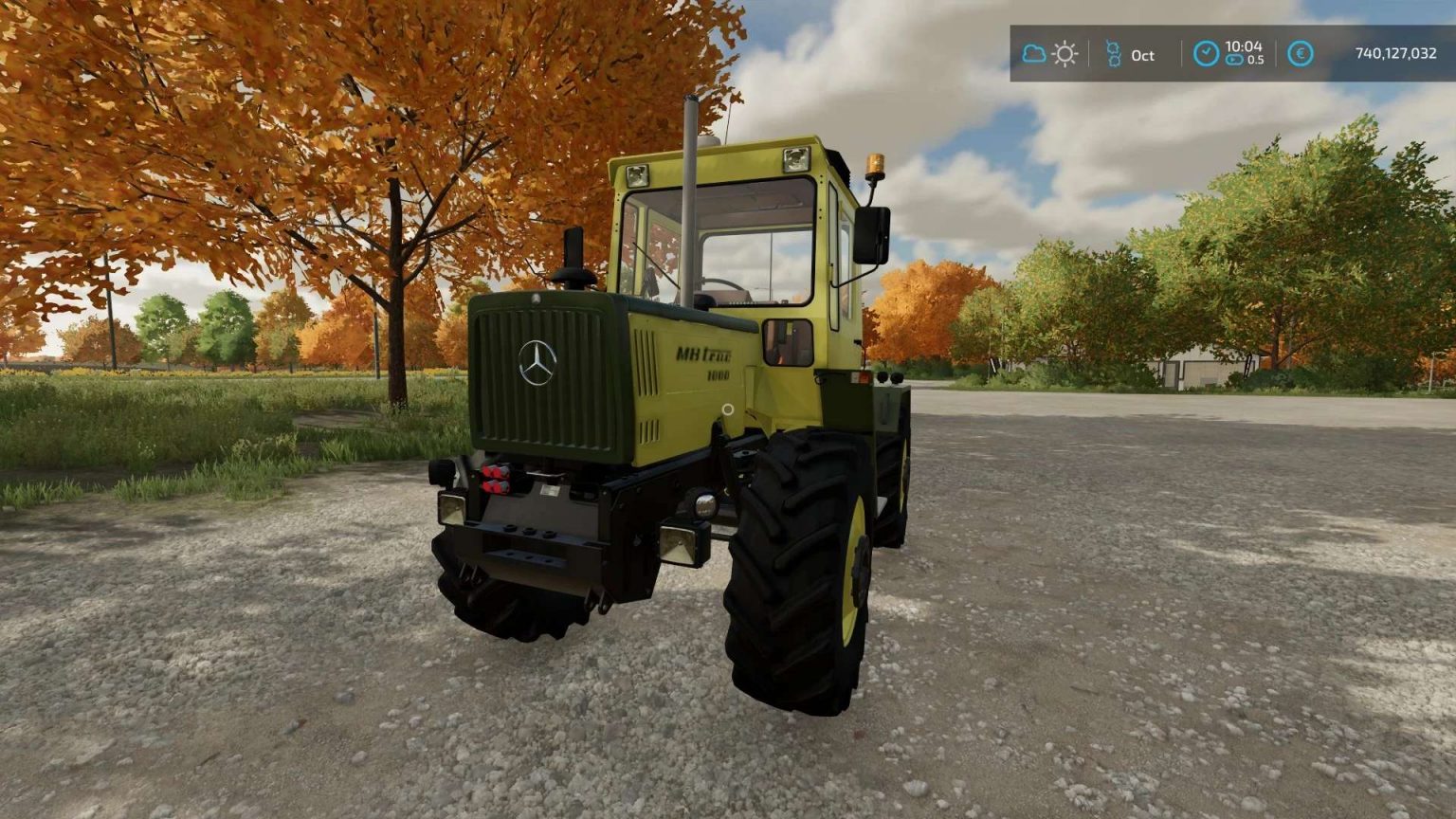Click the crop growth stage icon

pos(1114,52)
